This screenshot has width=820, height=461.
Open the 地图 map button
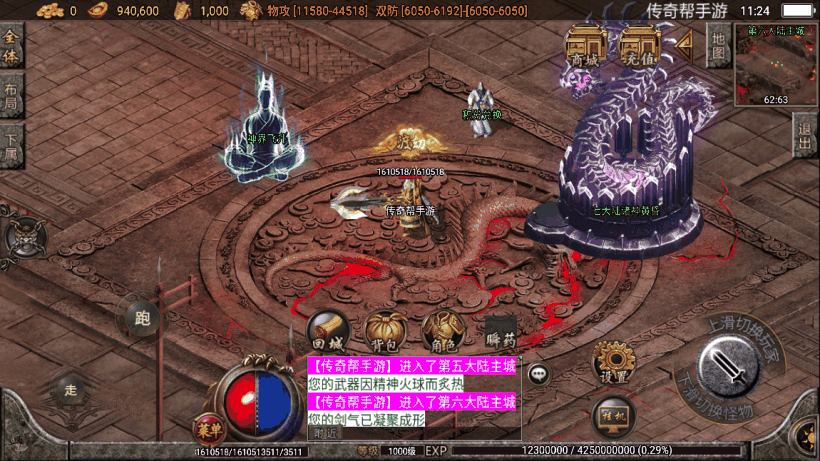tap(718, 45)
